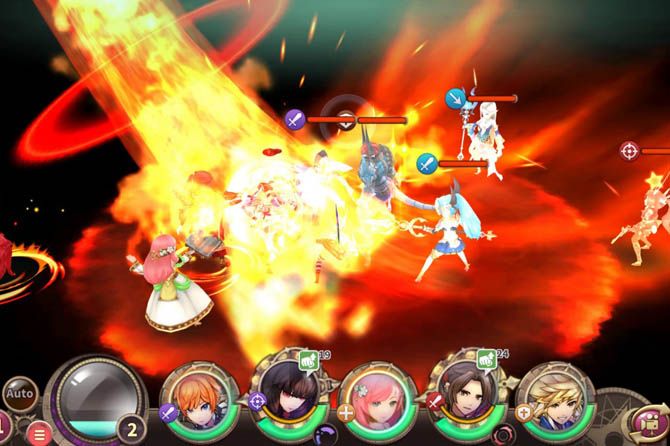This screenshot has height=446, width=670.
Task: Toggle the Auto battle button
Action: 20,393
